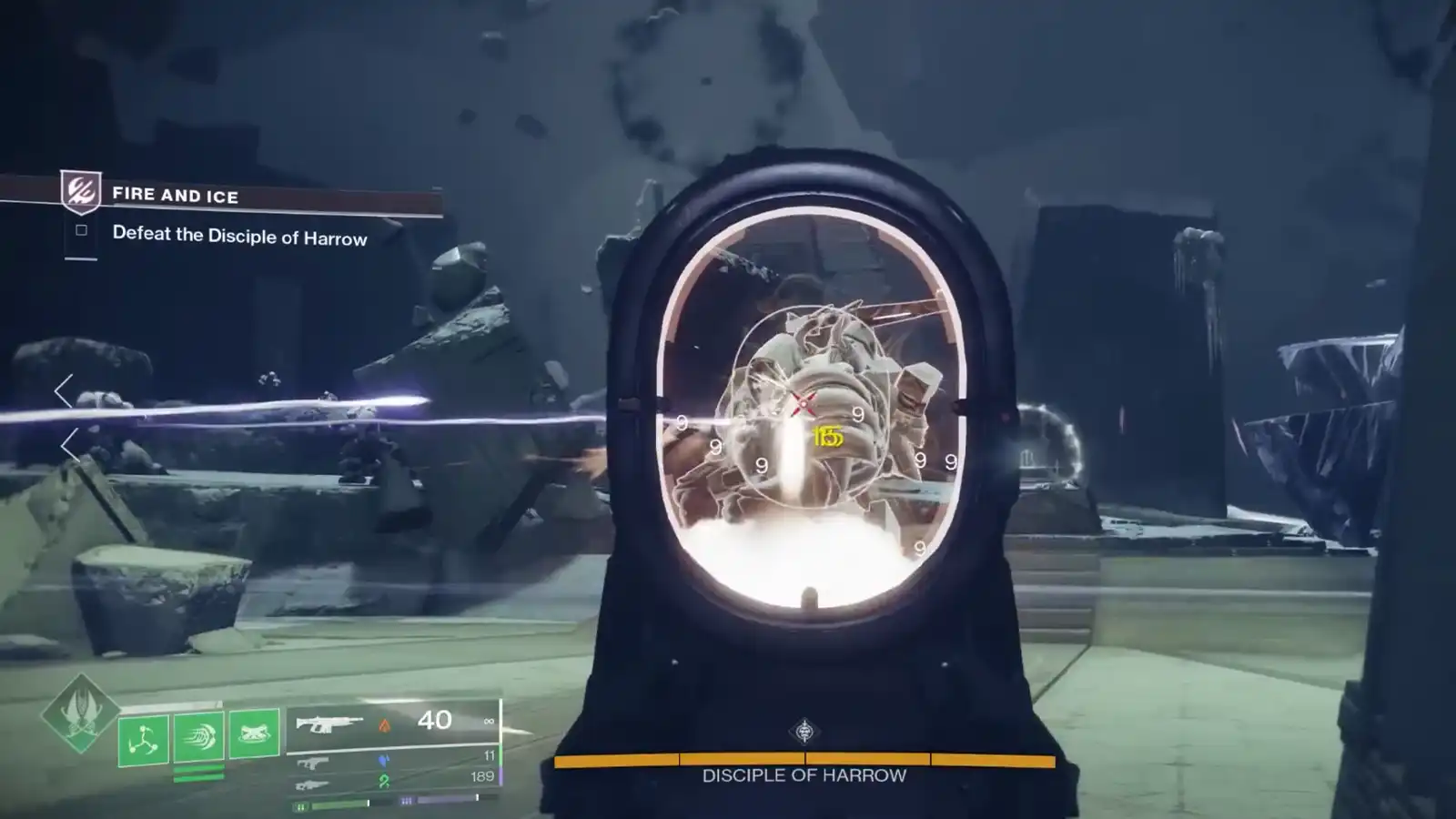Expand the left navigation chevron arrow

pyautogui.click(x=64, y=391)
